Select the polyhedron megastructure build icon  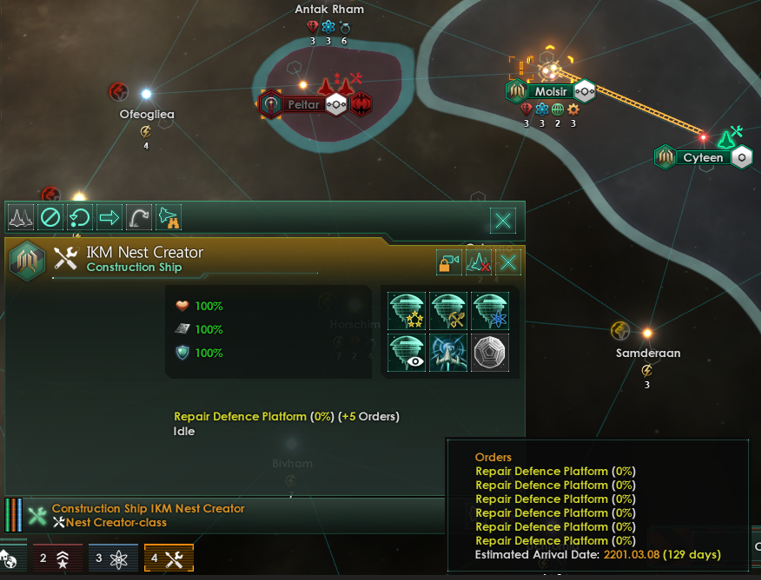(491, 353)
